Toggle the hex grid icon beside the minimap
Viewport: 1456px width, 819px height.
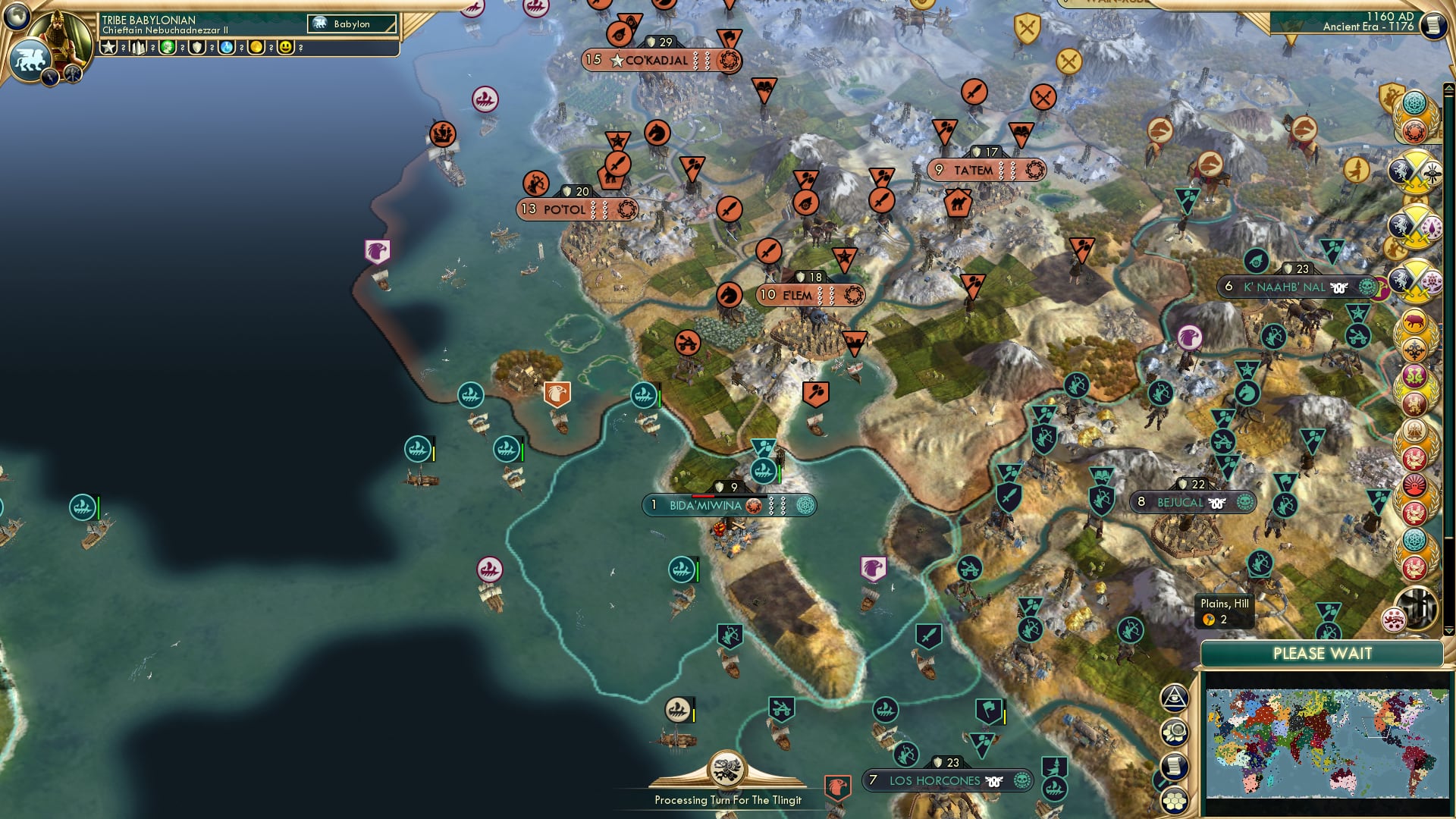point(1174,802)
